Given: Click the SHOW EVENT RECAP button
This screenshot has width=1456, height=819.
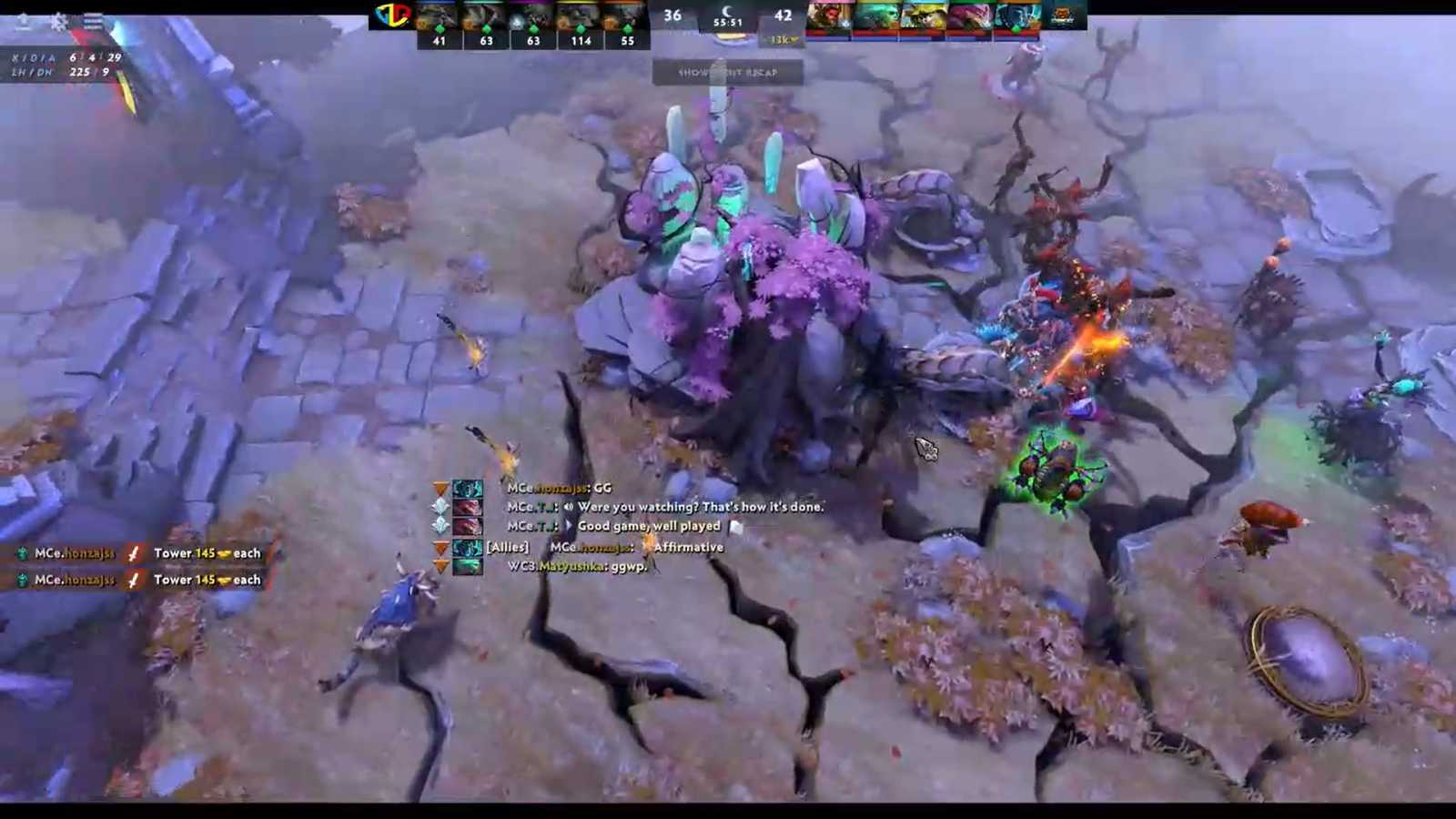Looking at the screenshot, I should (728, 73).
